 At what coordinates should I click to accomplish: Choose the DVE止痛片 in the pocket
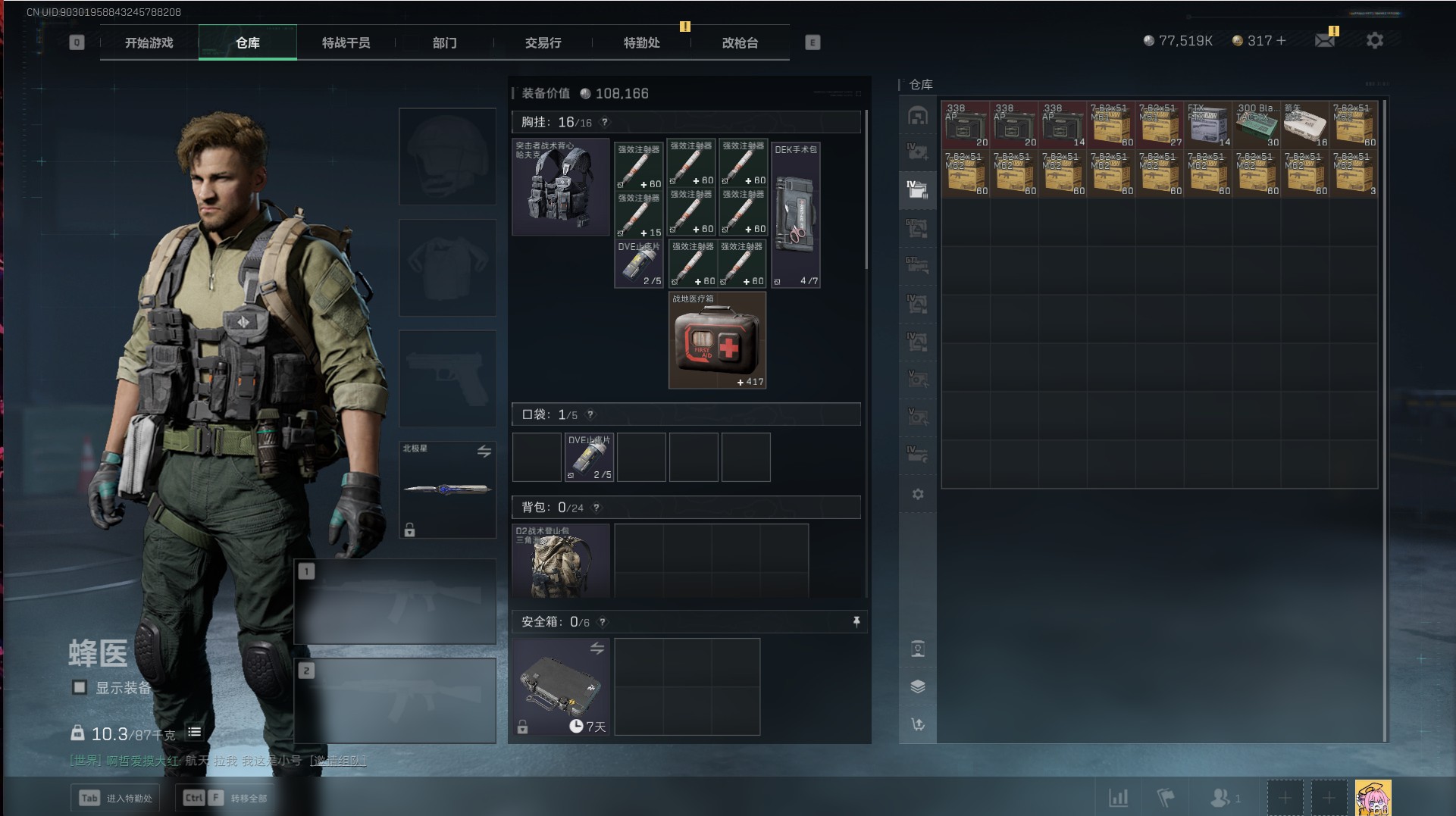point(589,457)
